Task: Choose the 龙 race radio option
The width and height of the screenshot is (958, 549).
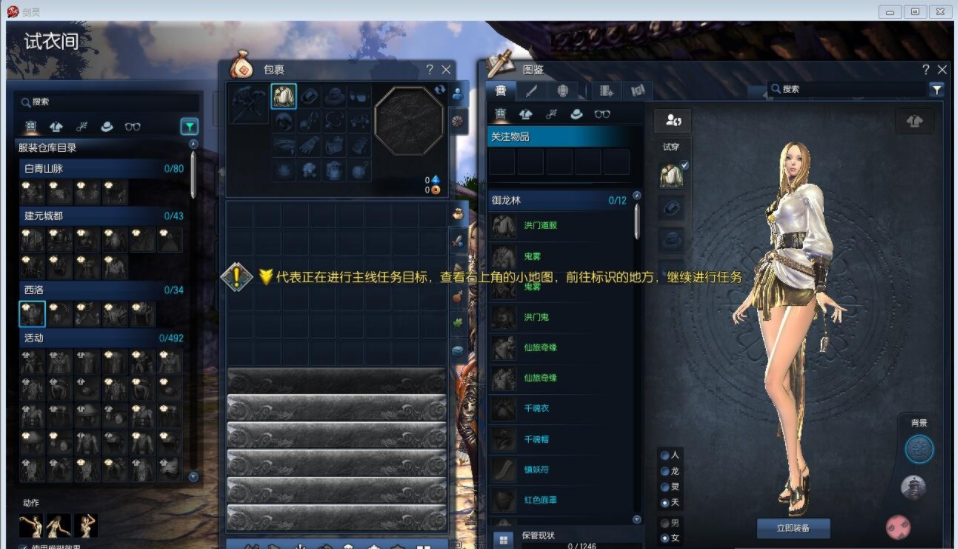Action: coord(665,470)
